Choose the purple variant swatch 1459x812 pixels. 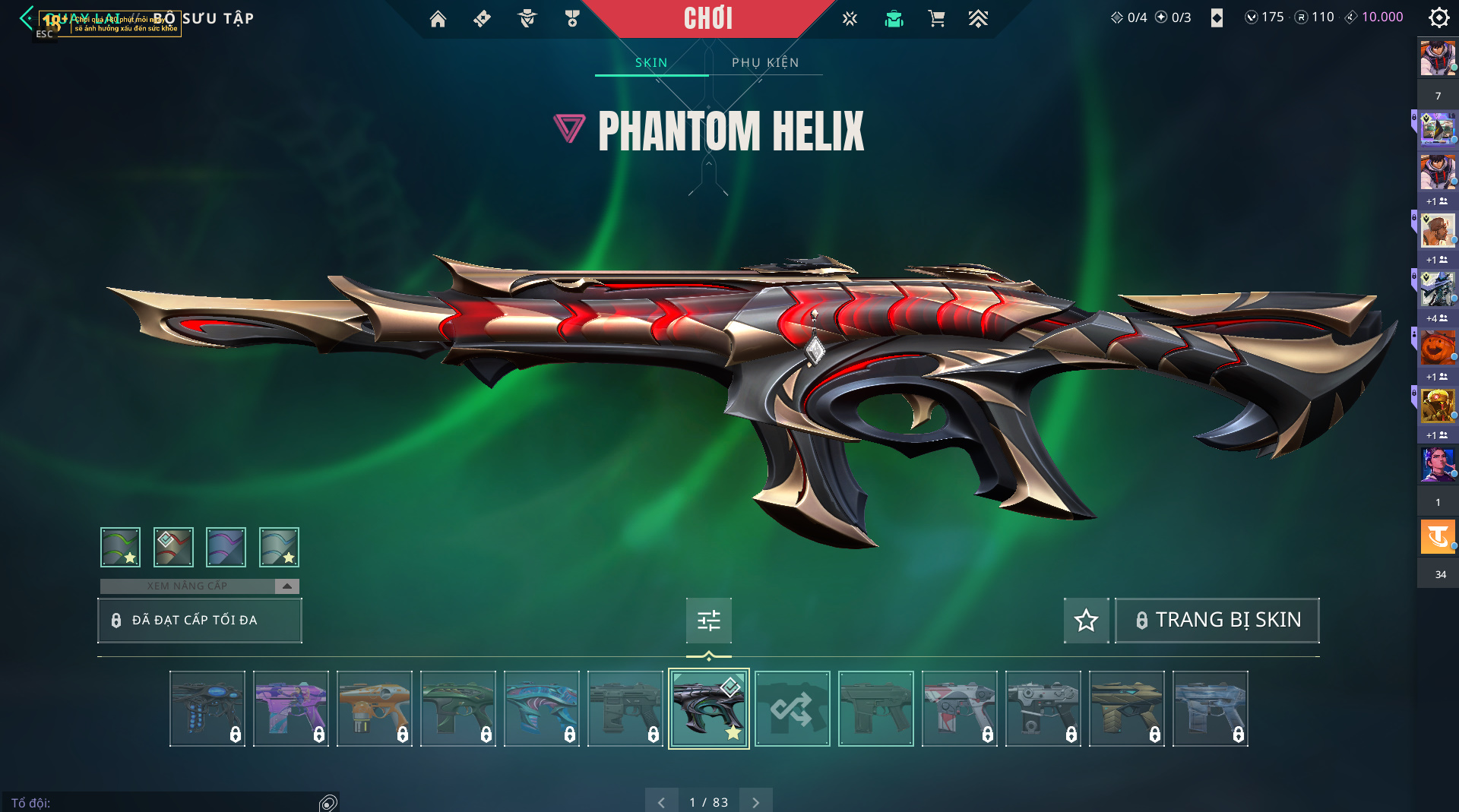click(x=226, y=547)
